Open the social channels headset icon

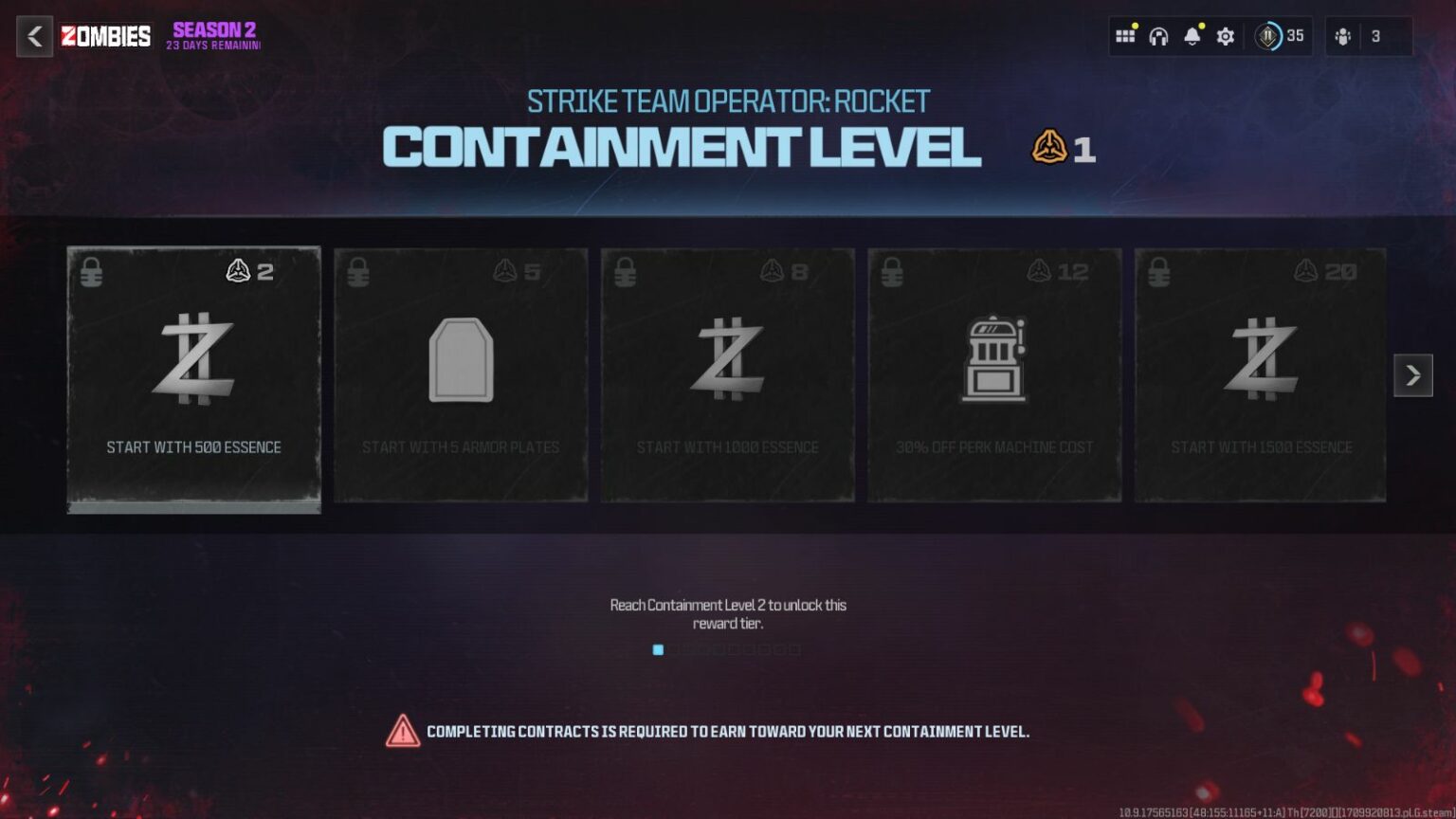point(1158,35)
